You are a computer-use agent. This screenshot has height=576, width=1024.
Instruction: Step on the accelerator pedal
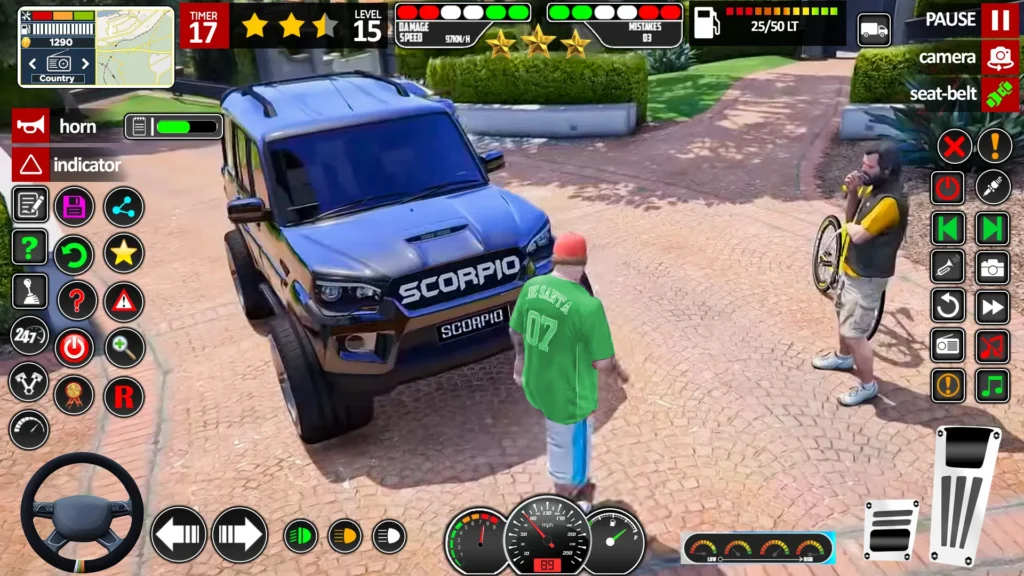click(x=965, y=495)
